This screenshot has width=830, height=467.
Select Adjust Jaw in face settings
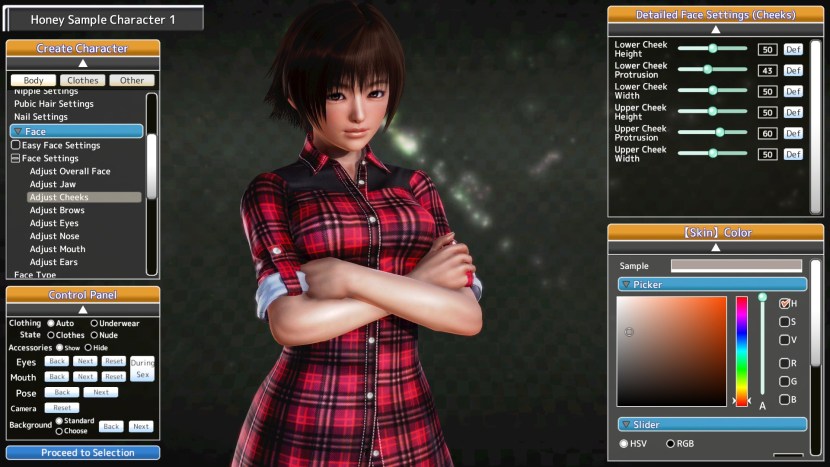pos(52,184)
